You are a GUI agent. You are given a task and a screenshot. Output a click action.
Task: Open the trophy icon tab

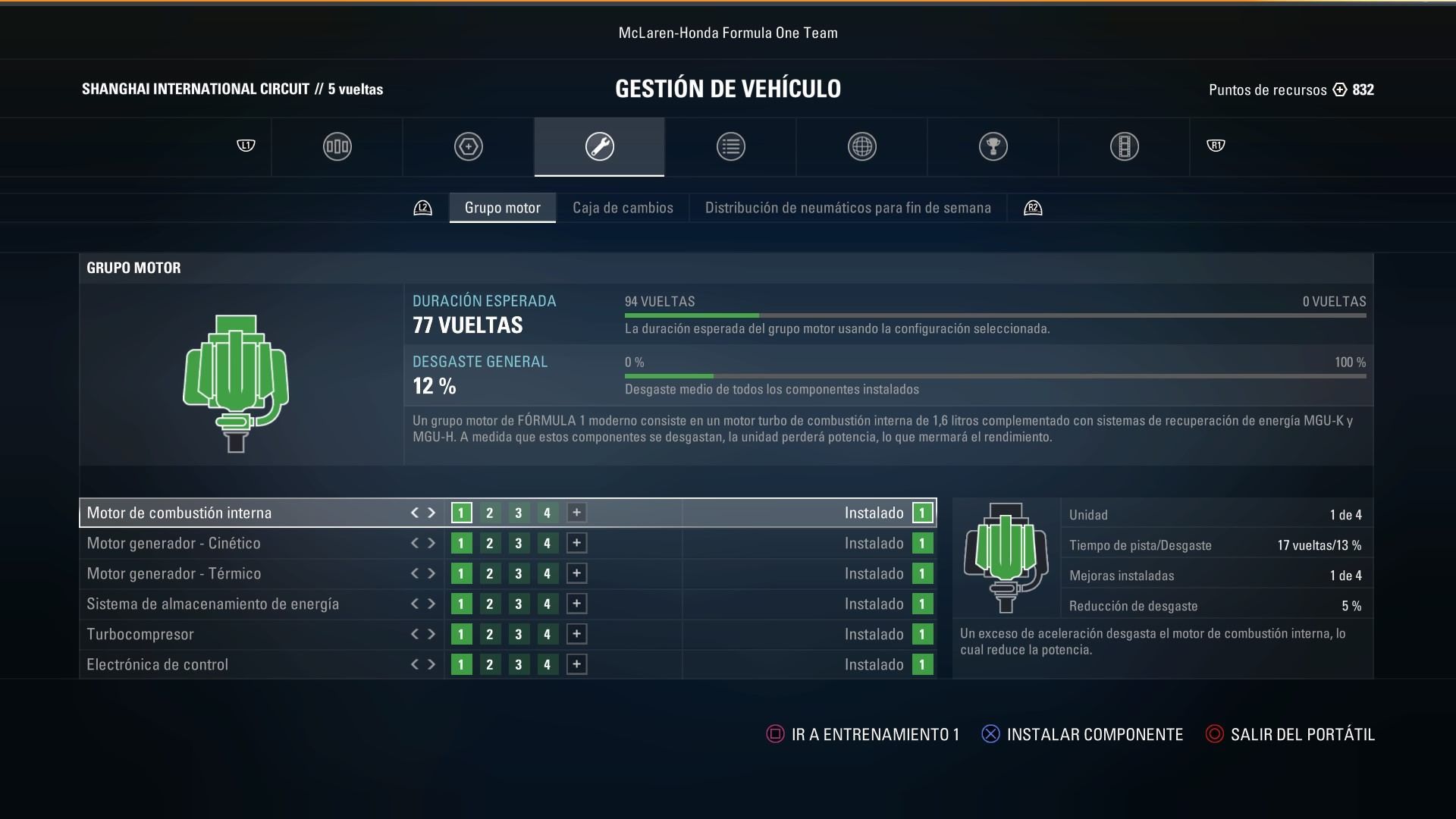coord(993,146)
